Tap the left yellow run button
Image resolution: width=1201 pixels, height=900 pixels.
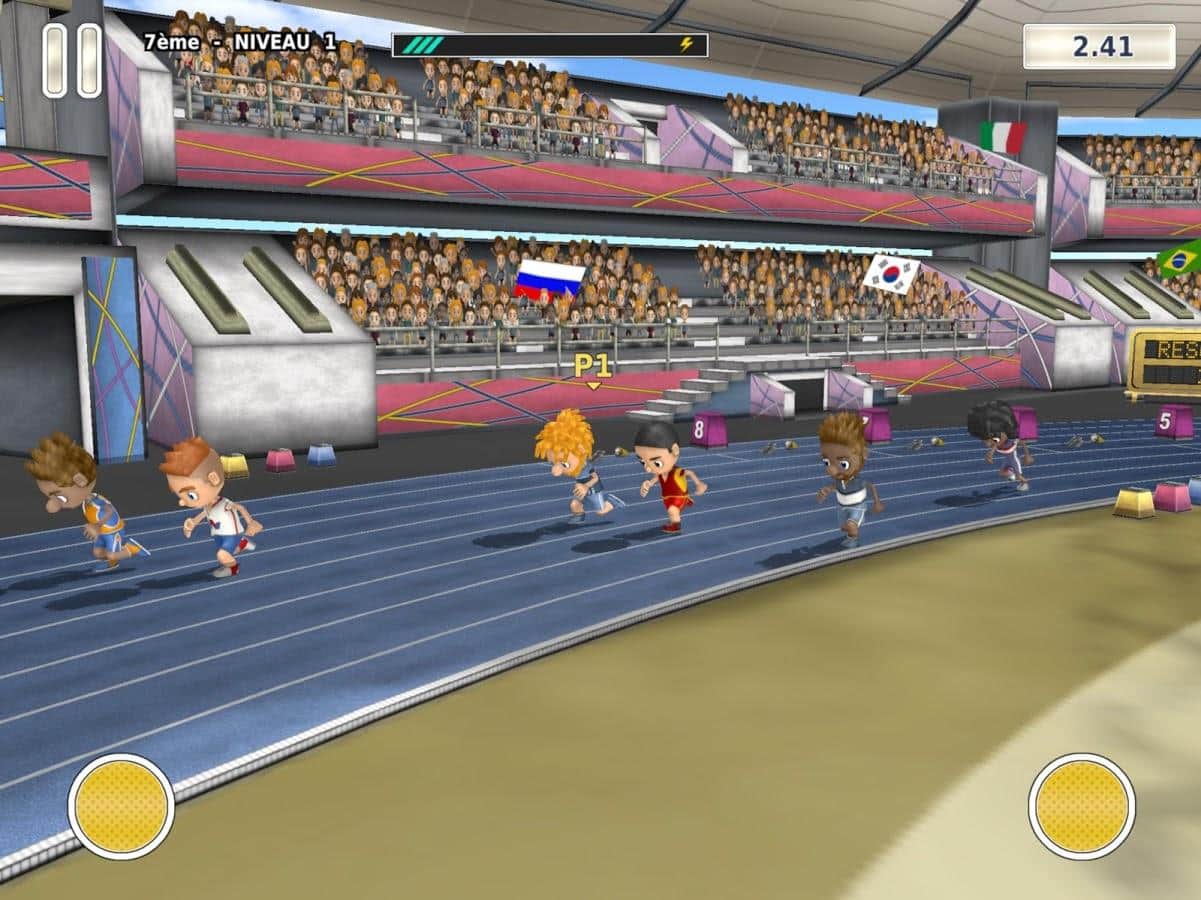pyautogui.click(x=121, y=806)
